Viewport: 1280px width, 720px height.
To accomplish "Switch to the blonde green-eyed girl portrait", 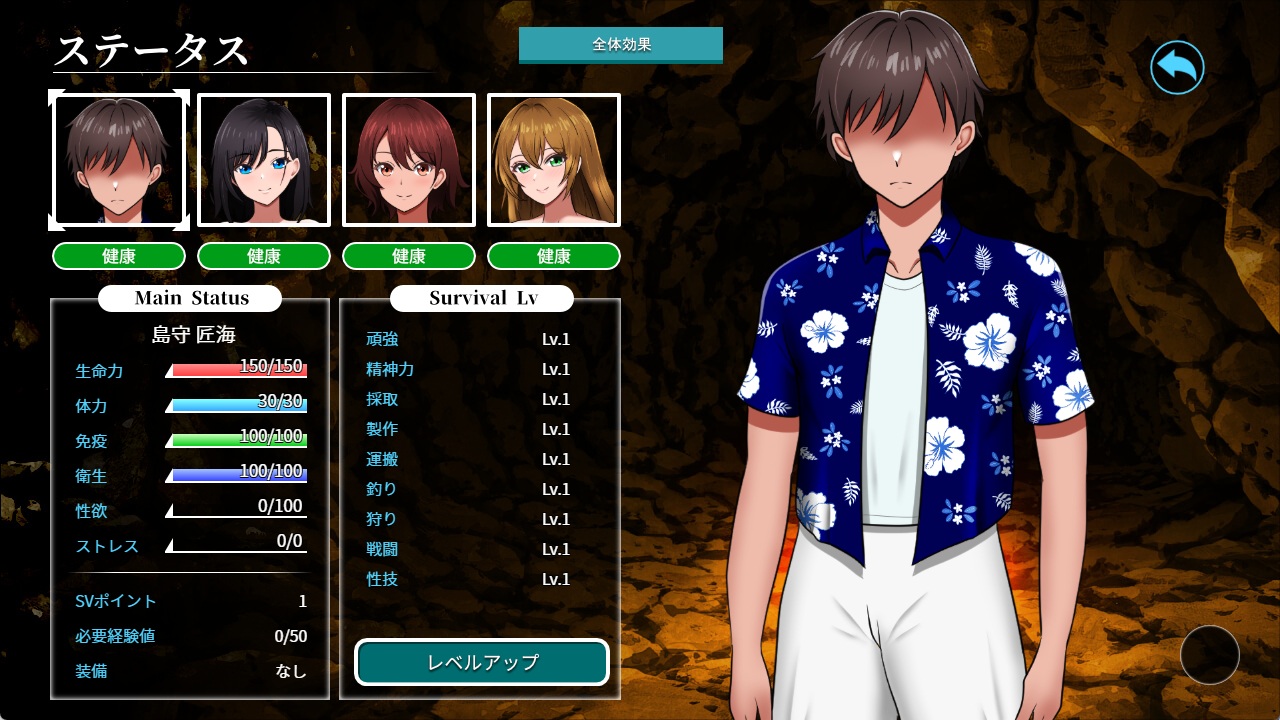I will (x=554, y=160).
